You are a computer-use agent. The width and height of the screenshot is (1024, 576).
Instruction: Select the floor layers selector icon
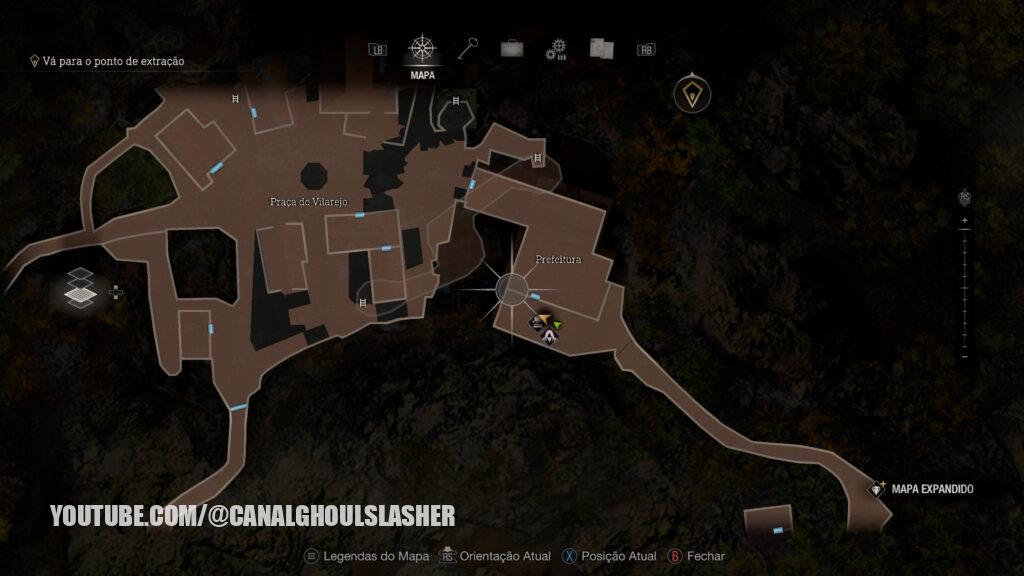[80, 290]
